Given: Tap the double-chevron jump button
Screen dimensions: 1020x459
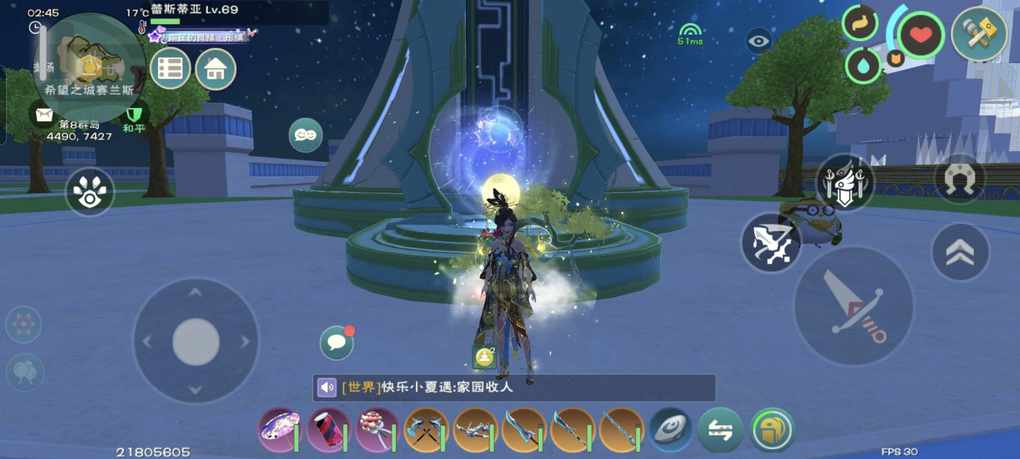Looking at the screenshot, I should tap(960, 252).
